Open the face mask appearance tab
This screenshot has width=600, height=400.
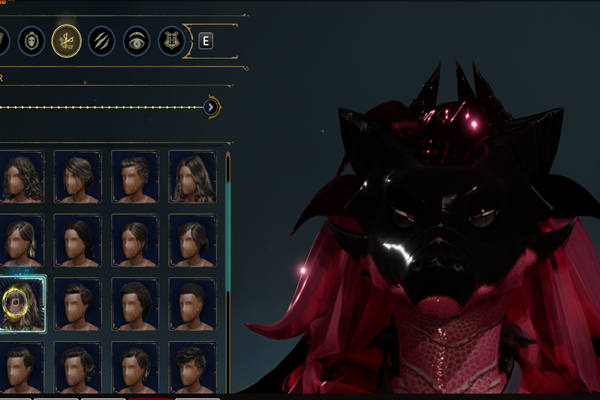[31, 42]
